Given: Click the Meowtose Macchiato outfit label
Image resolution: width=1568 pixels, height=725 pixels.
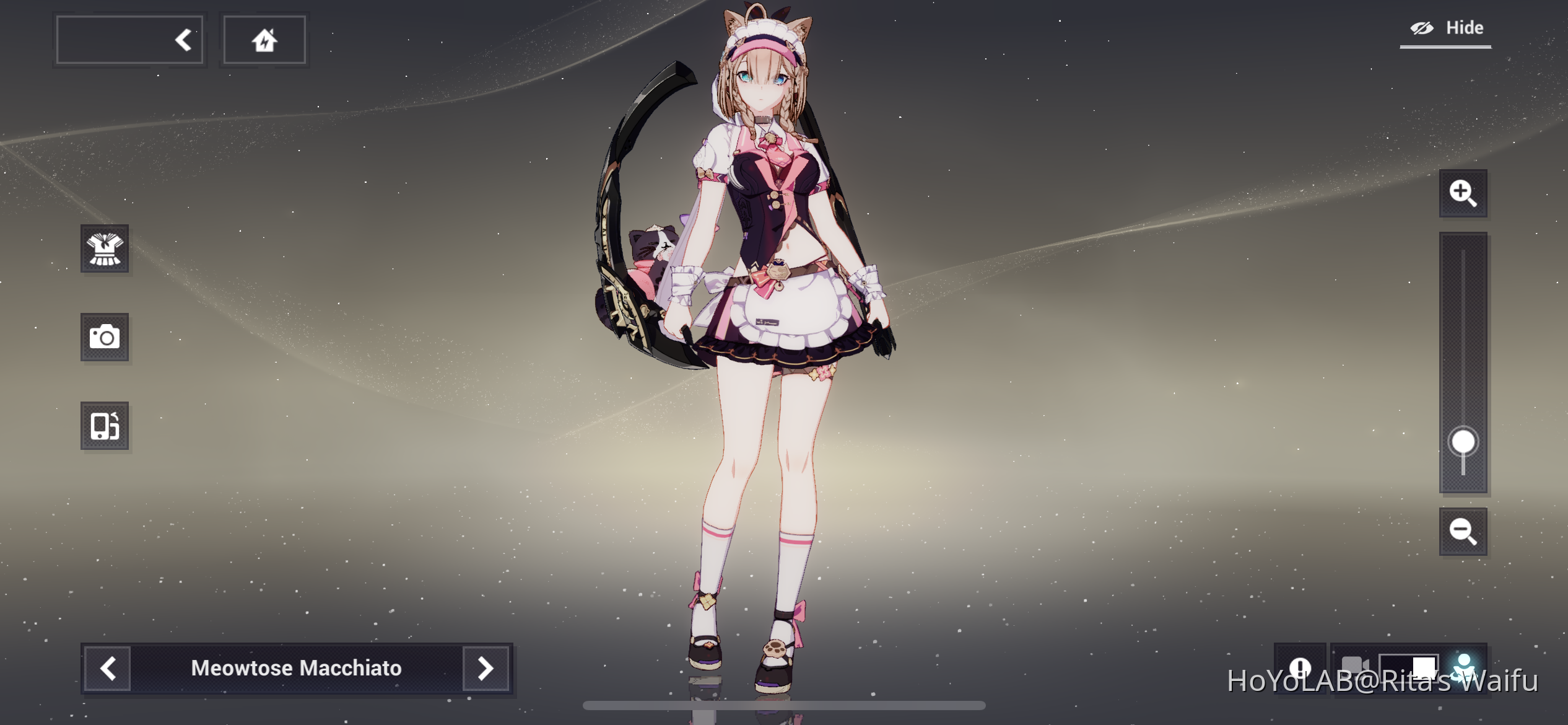Looking at the screenshot, I should pos(297,669).
